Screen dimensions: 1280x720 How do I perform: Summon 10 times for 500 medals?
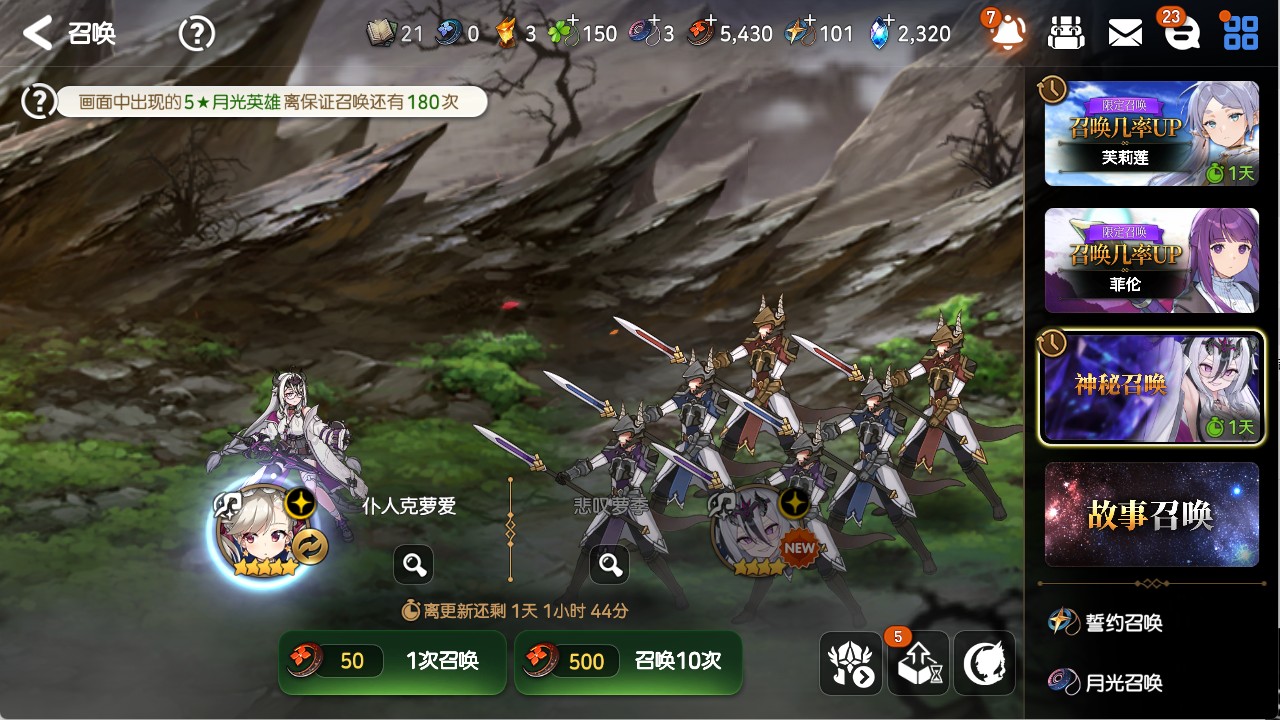[x=628, y=661]
